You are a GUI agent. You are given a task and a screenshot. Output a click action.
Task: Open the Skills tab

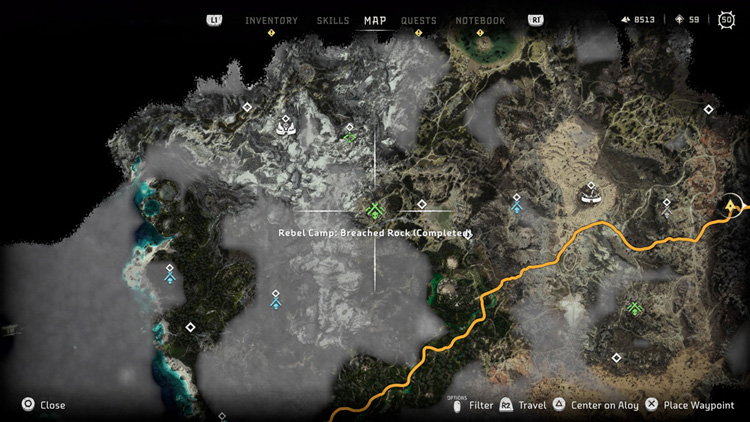[x=333, y=20]
